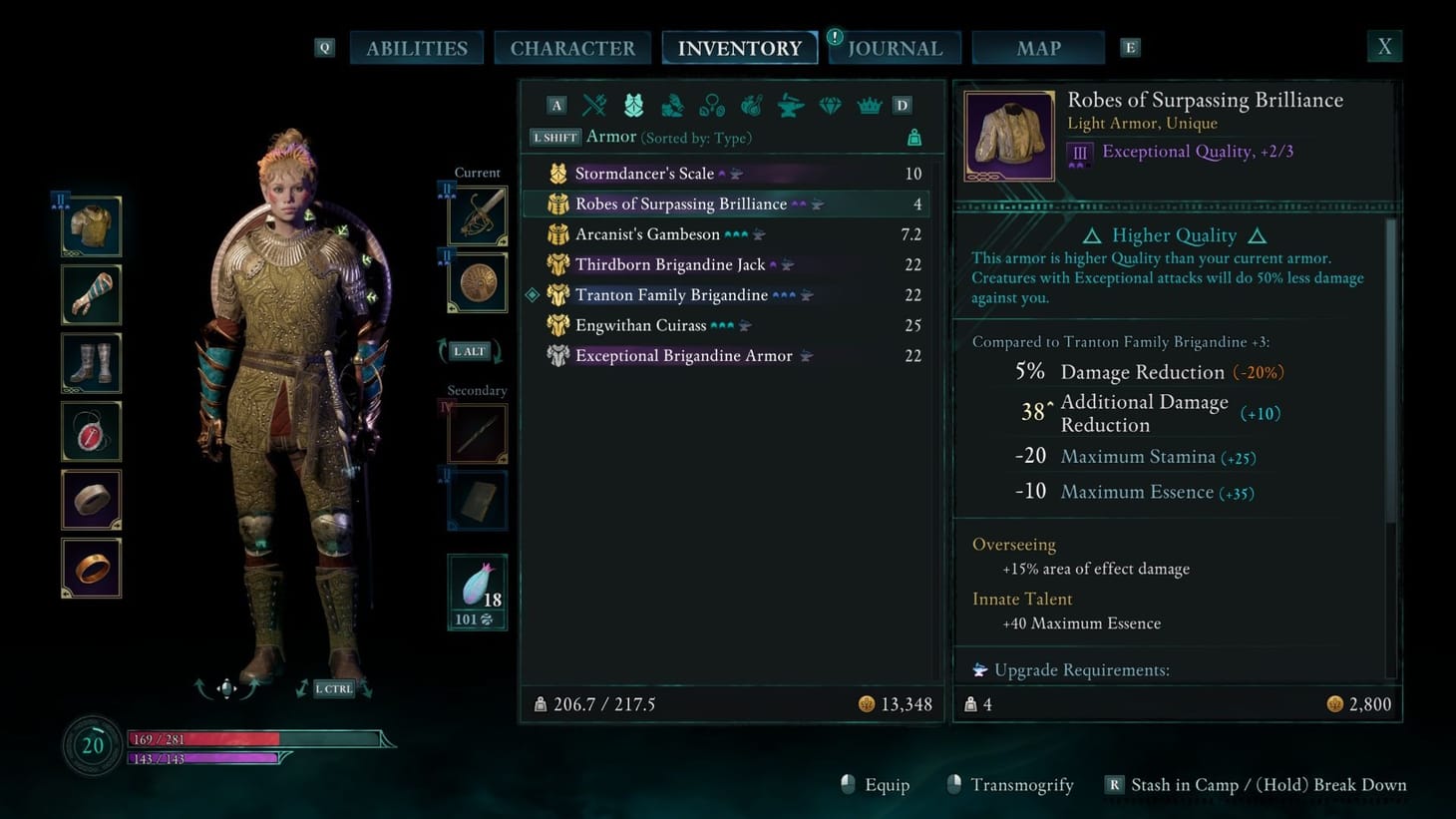Switch to the Secondary weapon loadout

click(476, 434)
